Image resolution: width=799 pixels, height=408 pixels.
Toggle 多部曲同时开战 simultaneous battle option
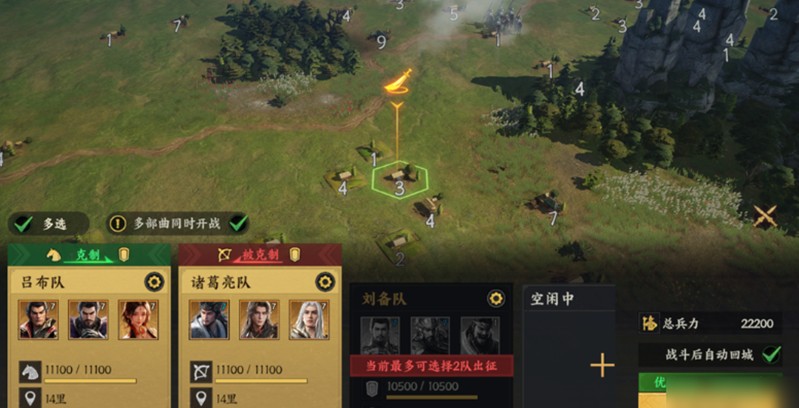tap(238, 223)
